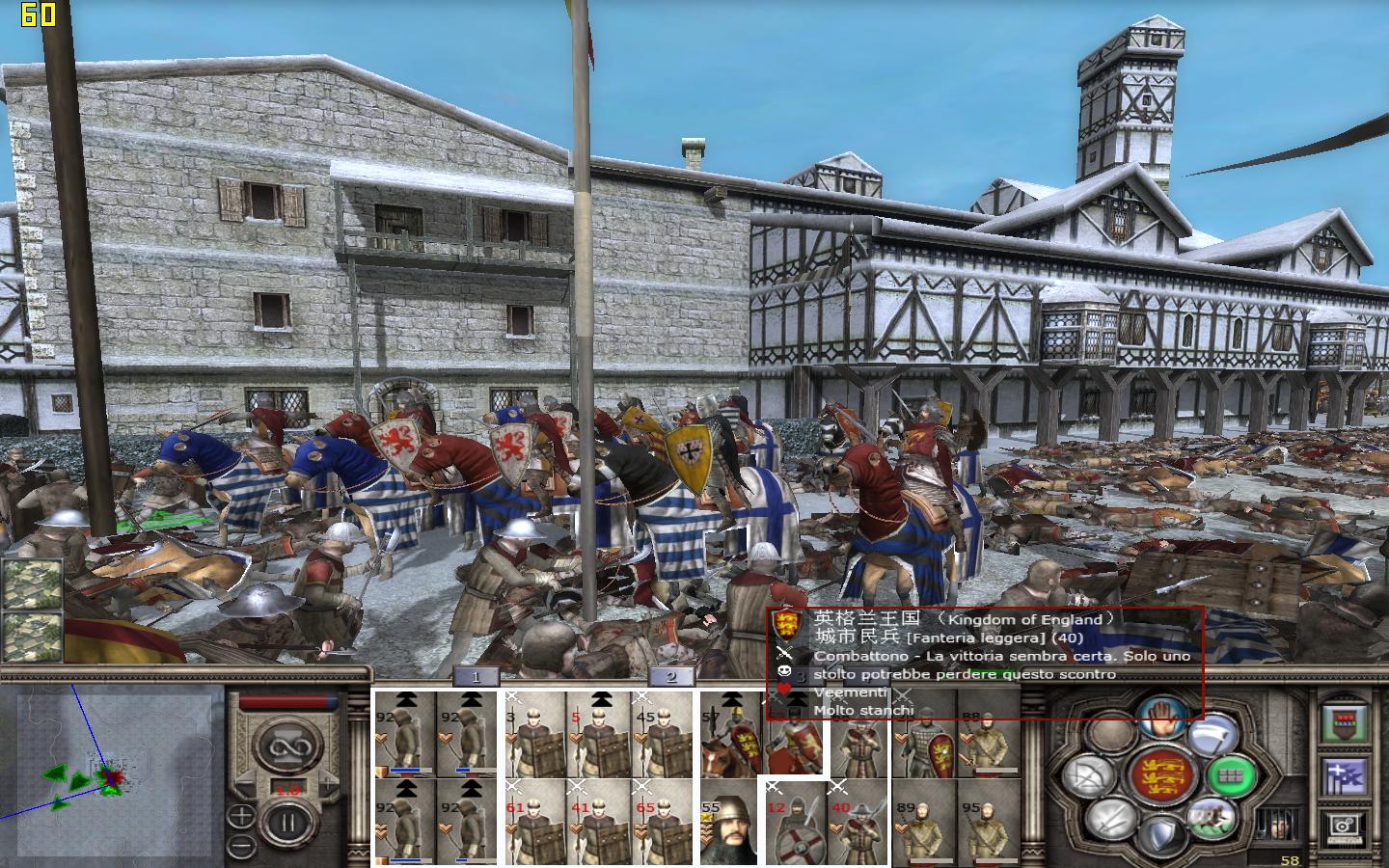The height and width of the screenshot is (868, 1389).
Task: Zoom out the battle minimap
Action: (x=240, y=846)
